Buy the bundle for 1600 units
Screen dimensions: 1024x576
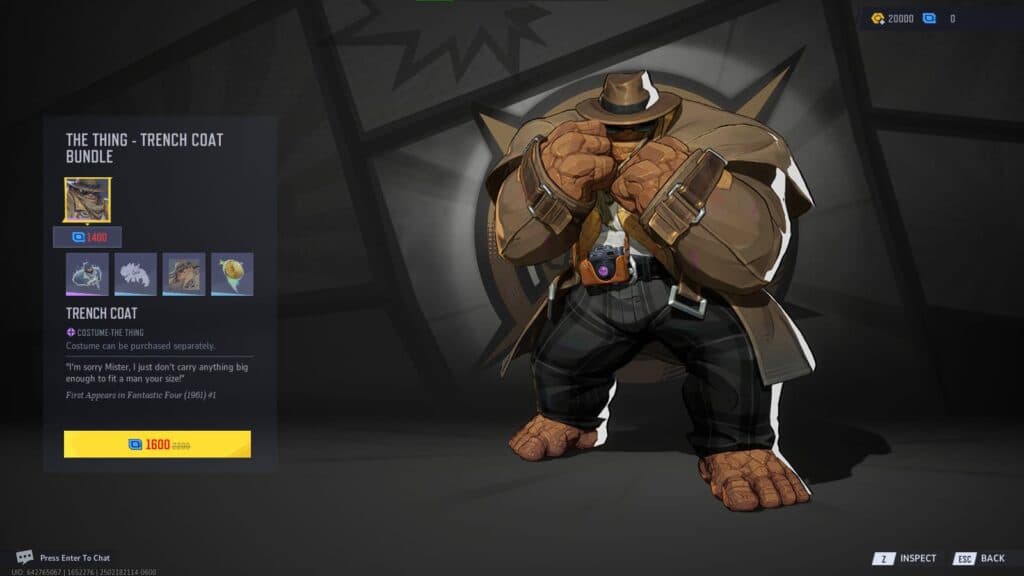click(157, 444)
